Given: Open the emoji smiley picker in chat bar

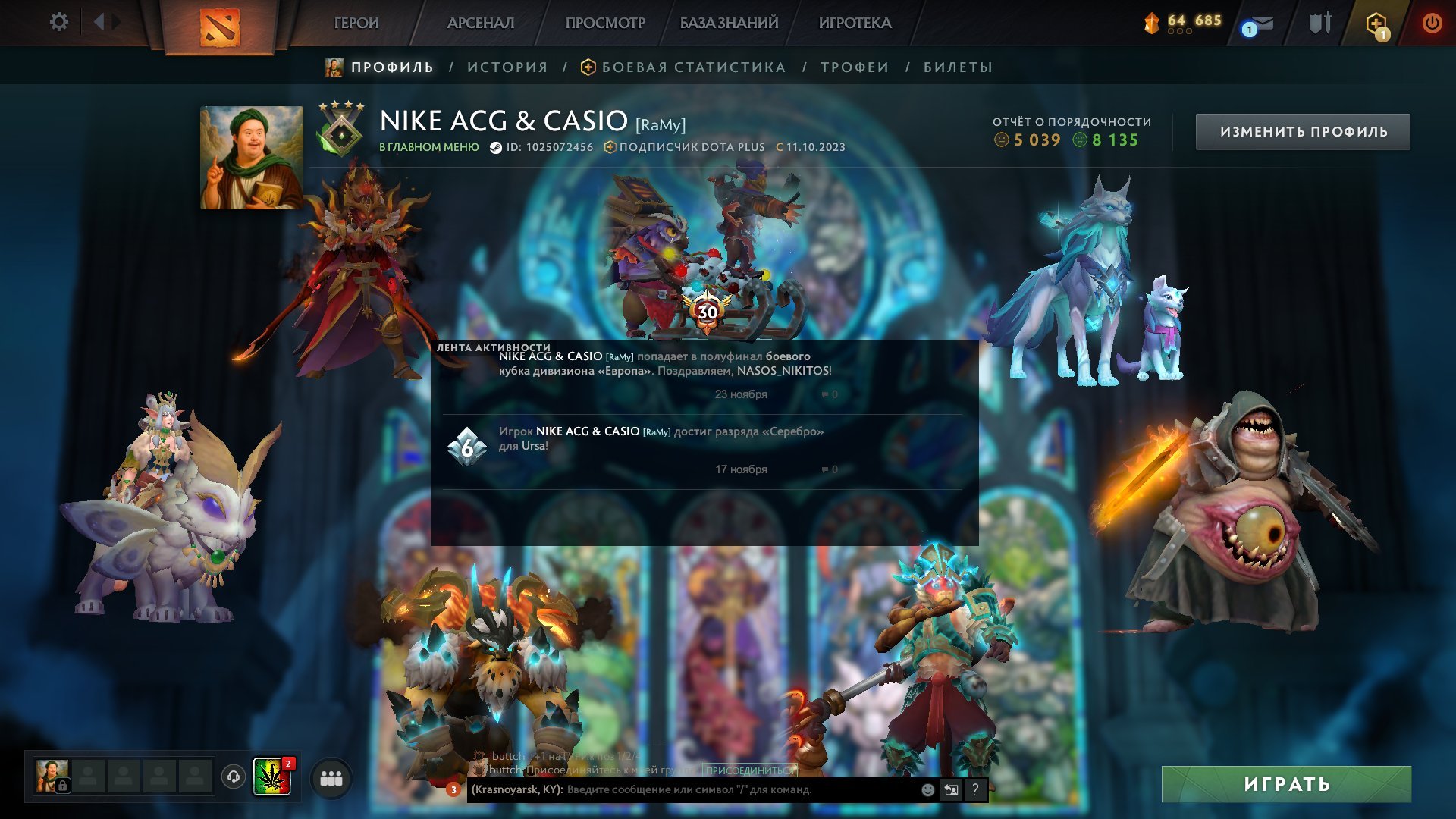Looking at the screenshot, I should 927,789.
